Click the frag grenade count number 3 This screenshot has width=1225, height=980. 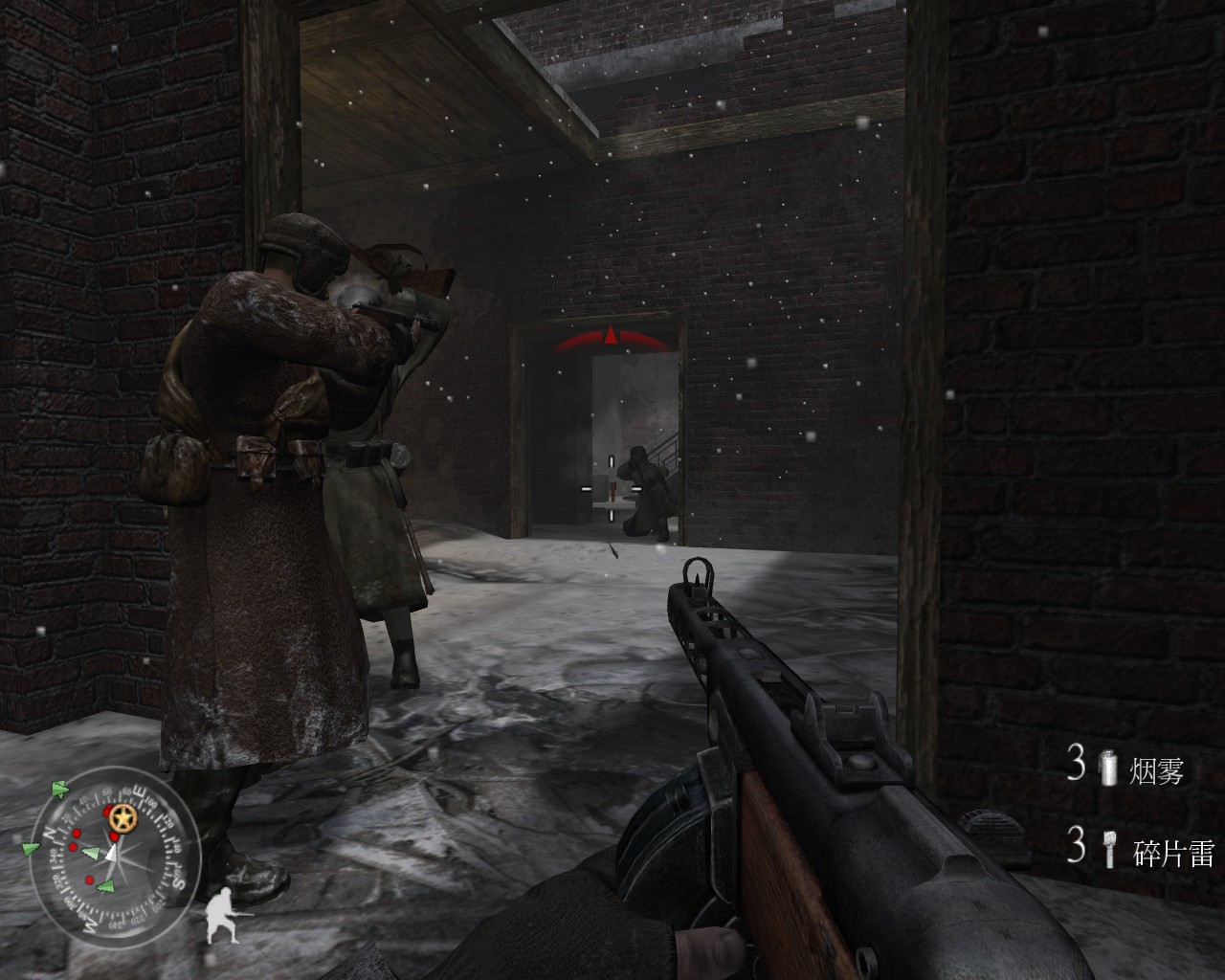(x=1075, y=845)
